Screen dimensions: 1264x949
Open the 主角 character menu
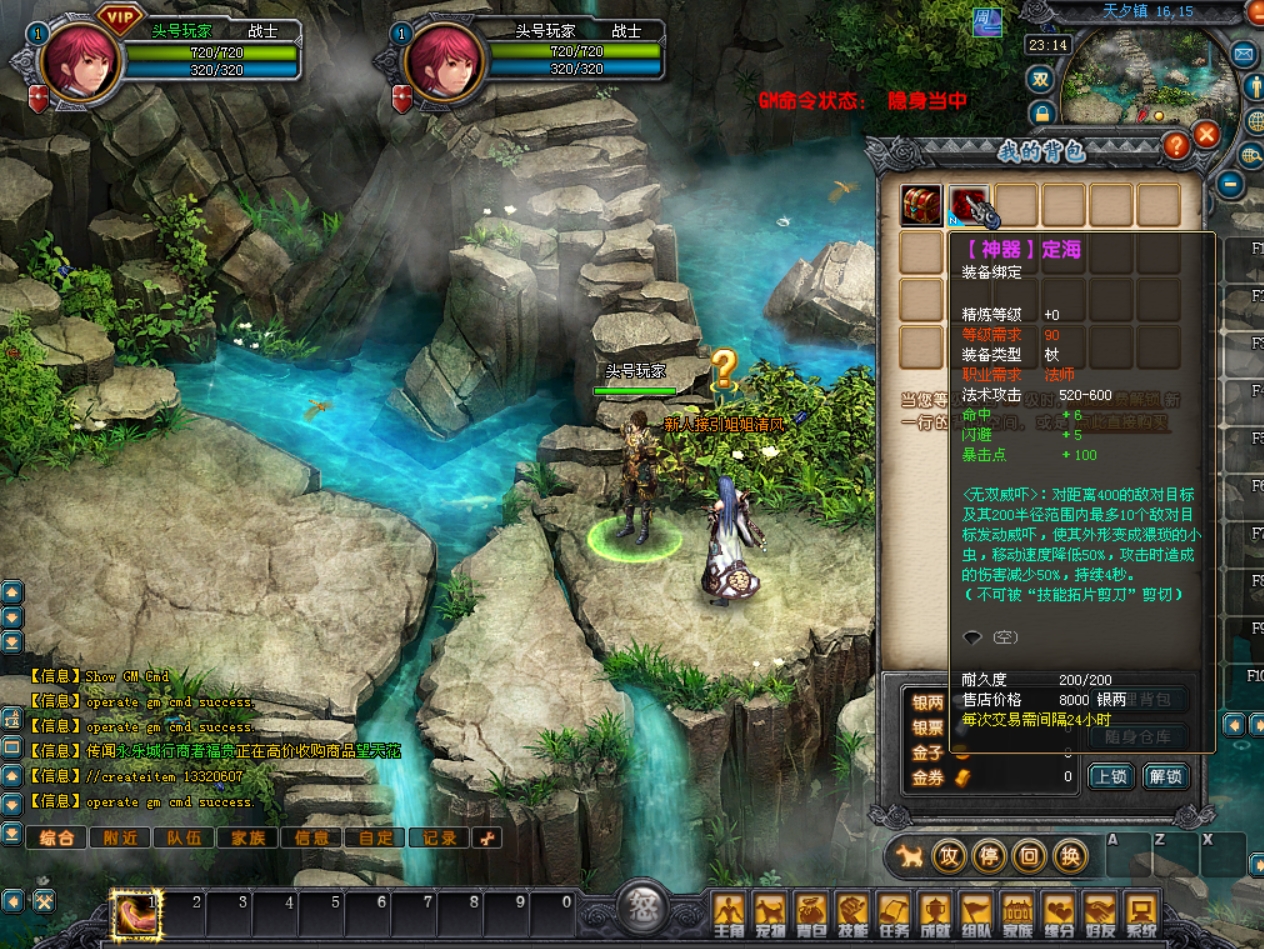[x=729, y=915]
